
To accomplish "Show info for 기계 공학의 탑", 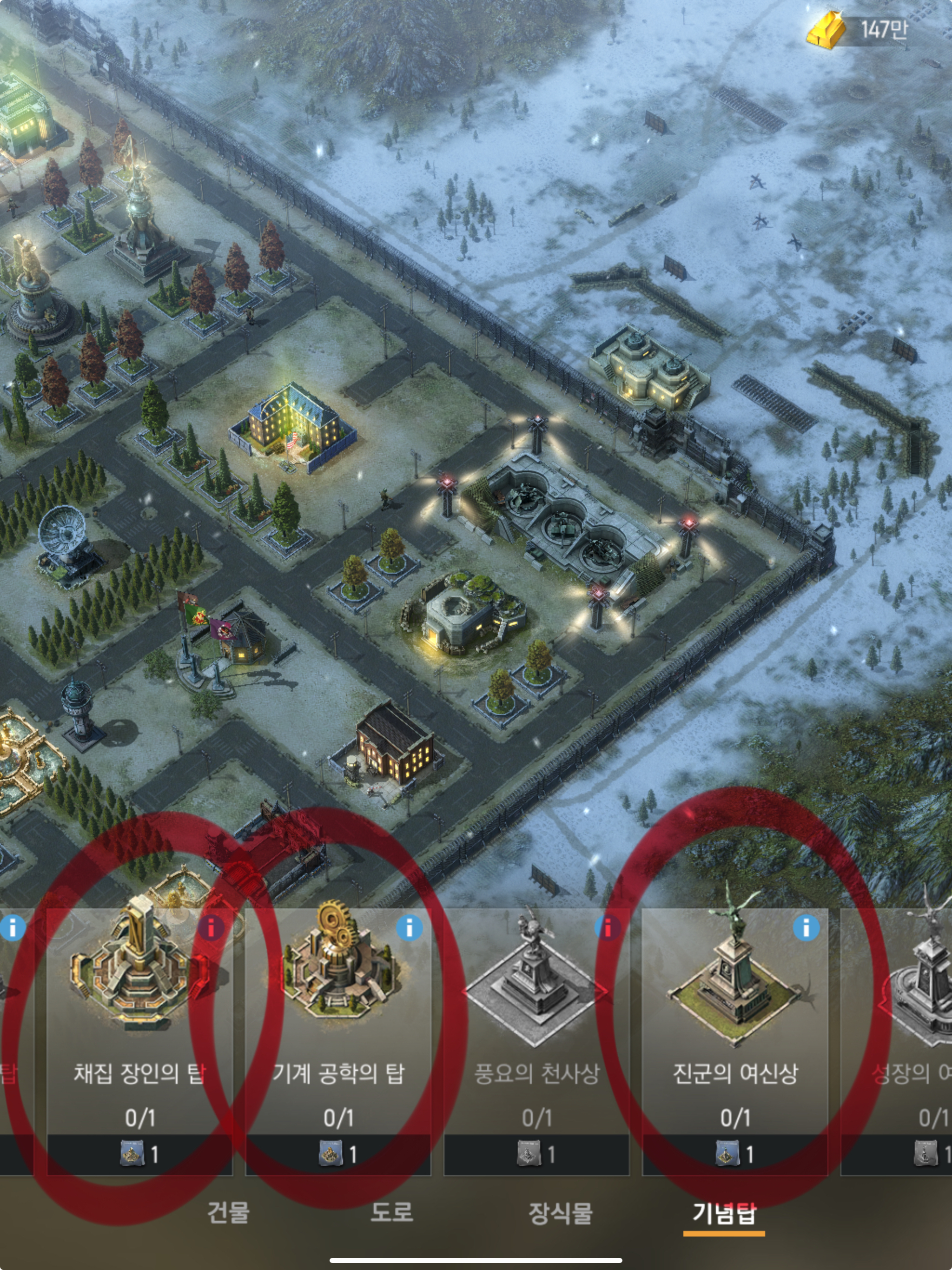I will tap(410, 928).
